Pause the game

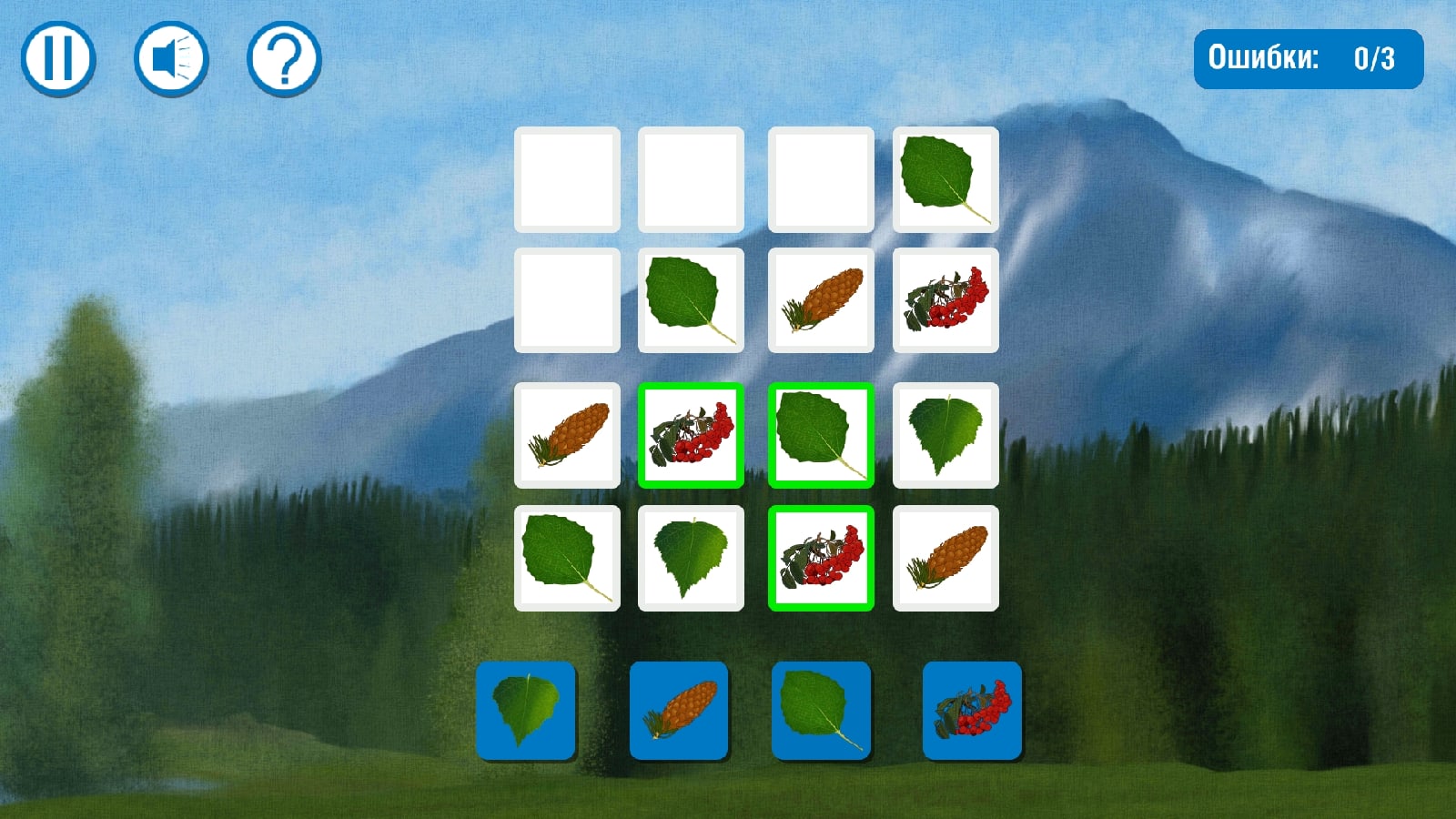(58, 59)
